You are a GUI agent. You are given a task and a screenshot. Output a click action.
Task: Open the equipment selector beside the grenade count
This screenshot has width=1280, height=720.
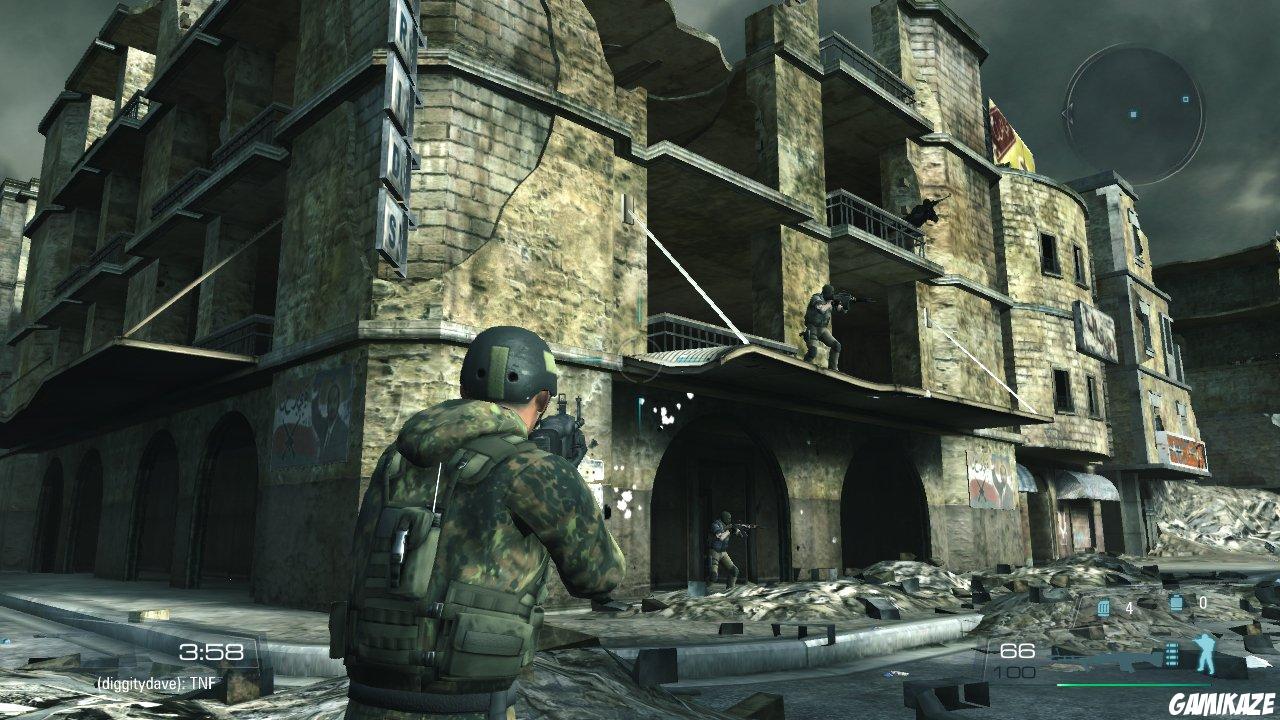tap(1176, 602)
